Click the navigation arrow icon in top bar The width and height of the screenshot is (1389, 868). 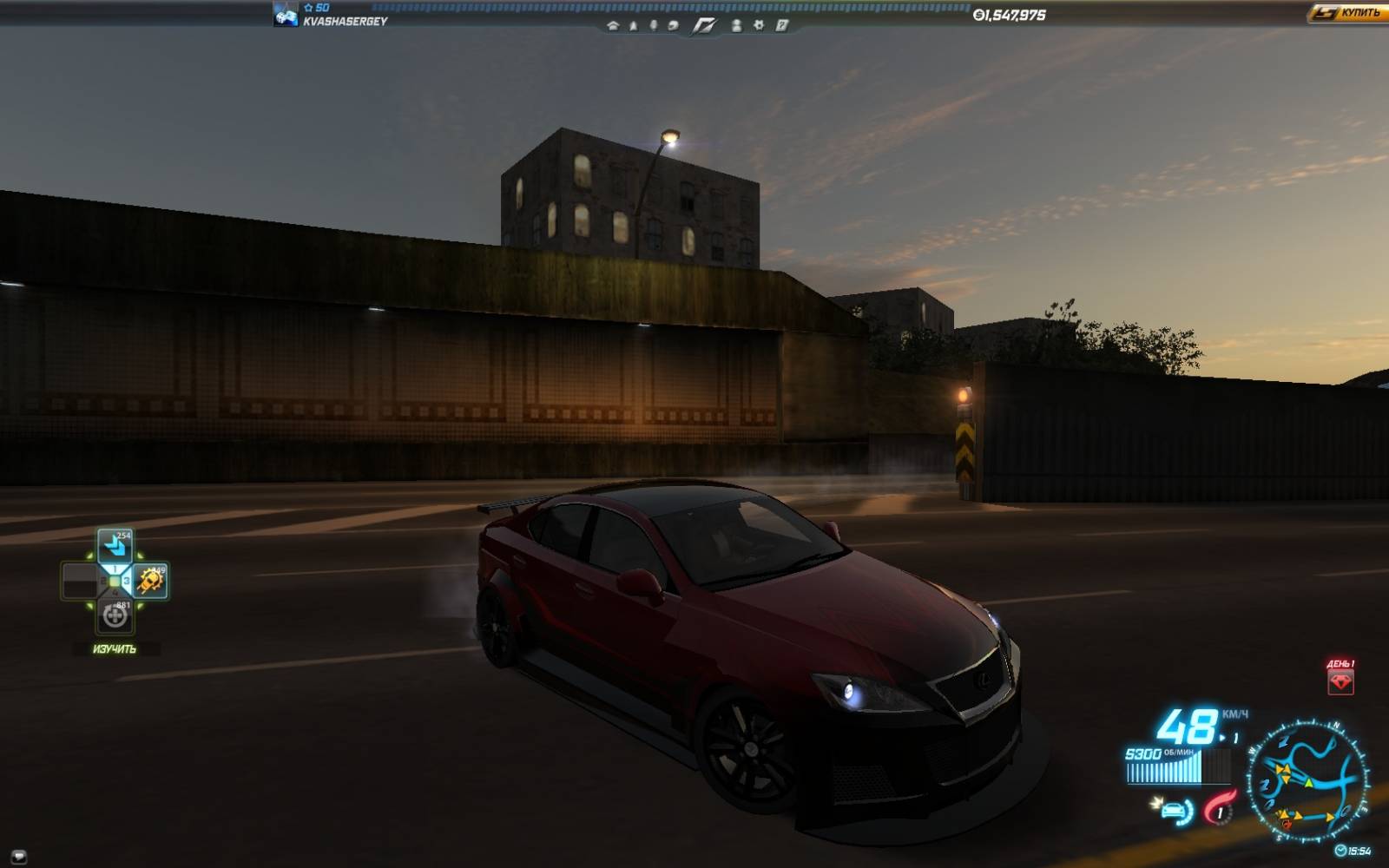633,26
